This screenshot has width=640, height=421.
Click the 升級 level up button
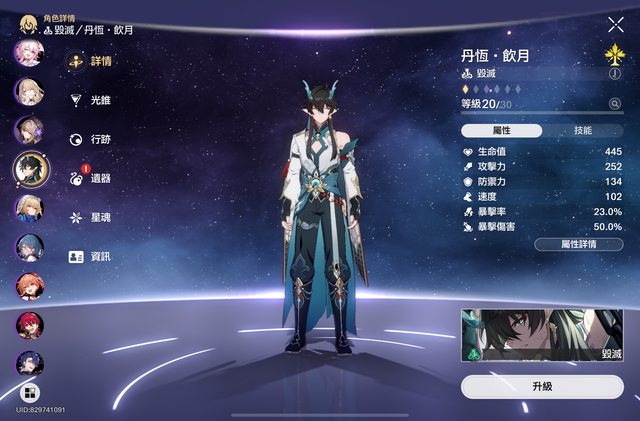click(x=542, y=386)
